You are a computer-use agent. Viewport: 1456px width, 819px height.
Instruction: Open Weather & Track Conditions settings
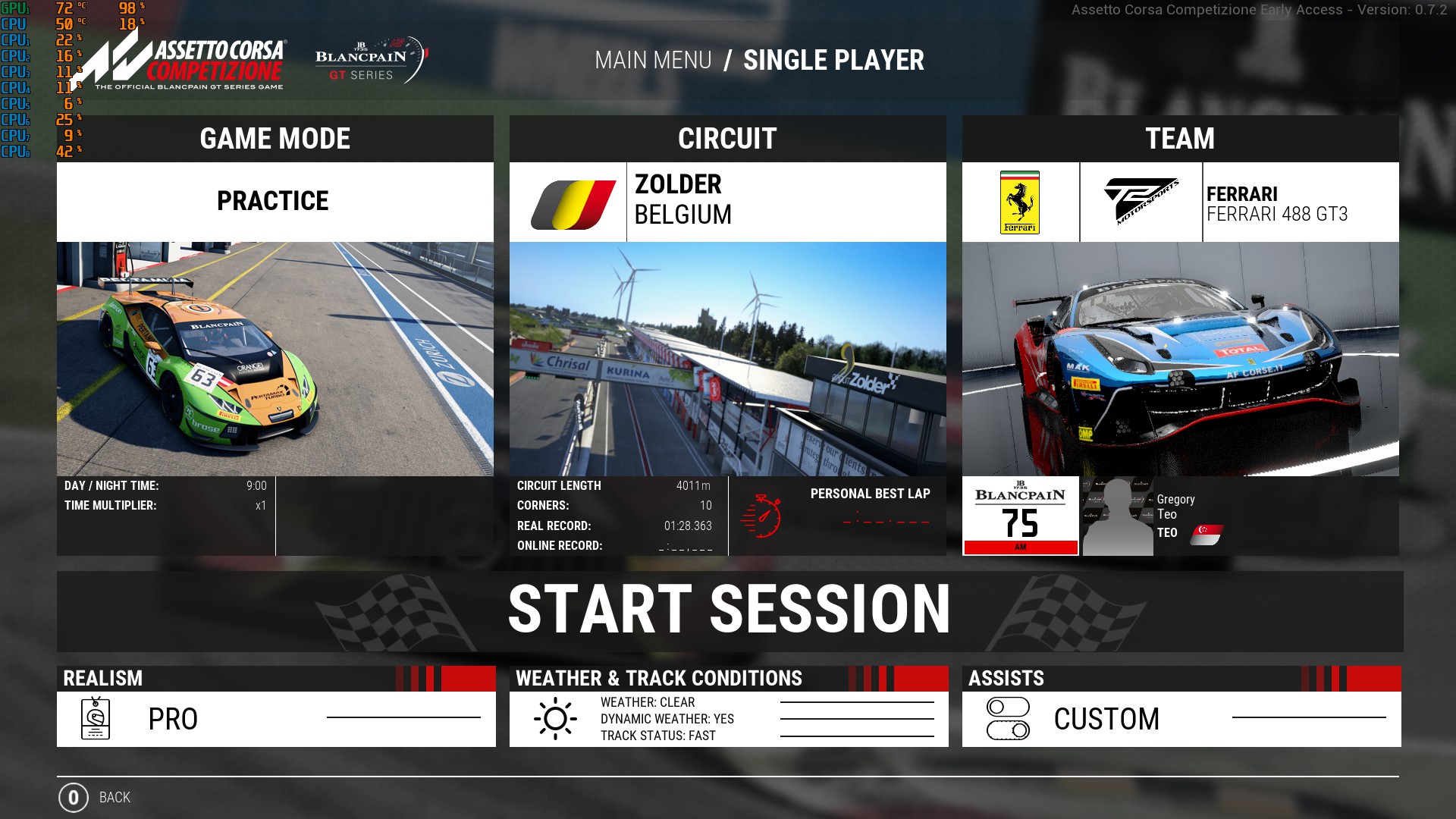(728, 718)
